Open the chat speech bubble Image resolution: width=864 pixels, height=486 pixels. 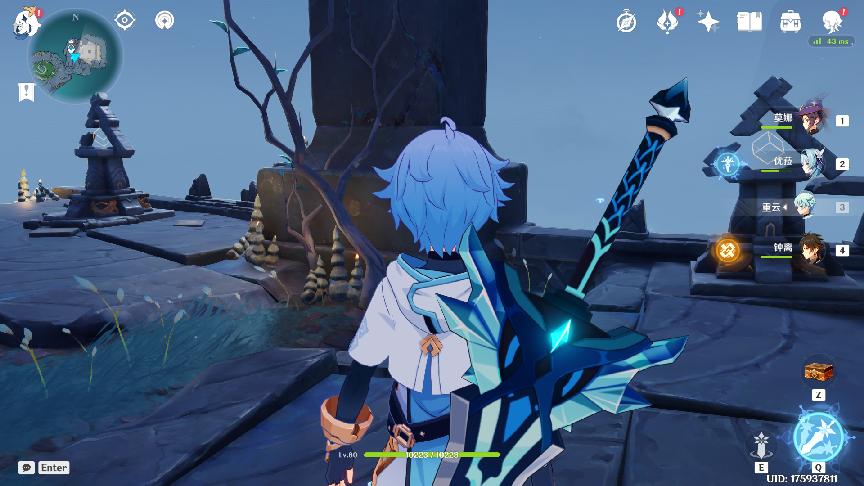point(27,467)
